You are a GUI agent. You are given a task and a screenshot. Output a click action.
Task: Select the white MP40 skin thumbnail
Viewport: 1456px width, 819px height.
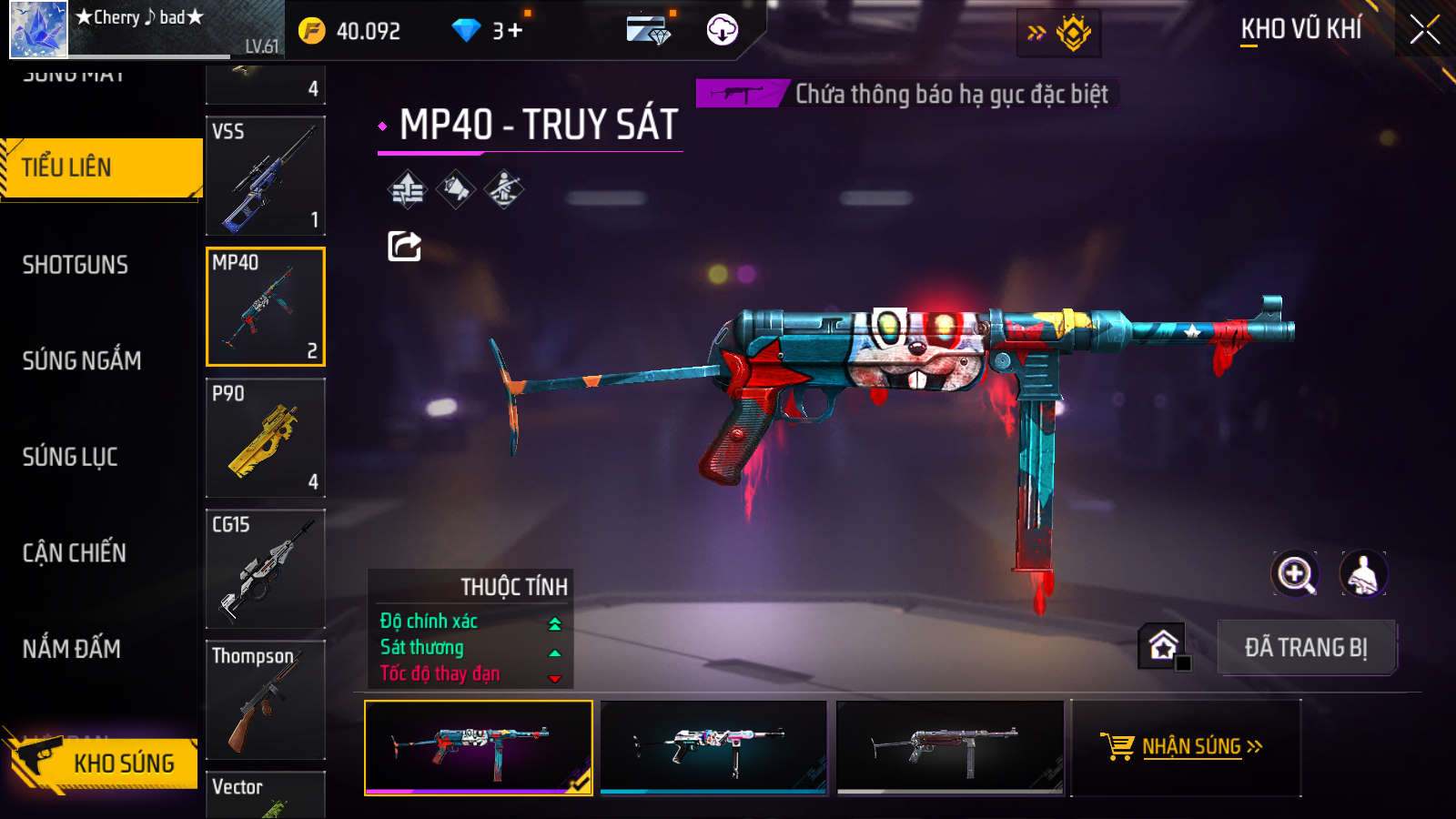[713, 747]
